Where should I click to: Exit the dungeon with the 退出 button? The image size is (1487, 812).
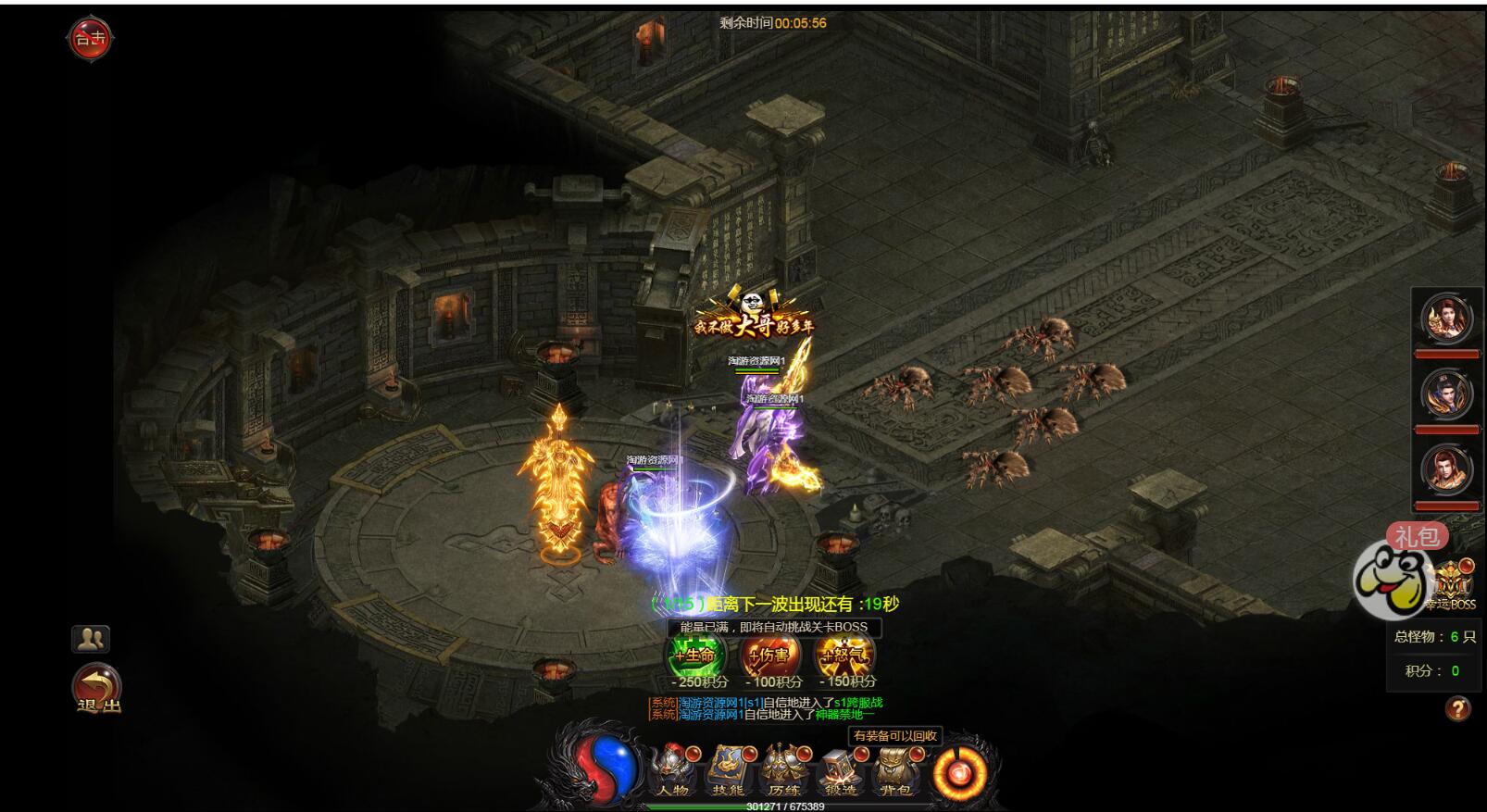pos(97,690)
